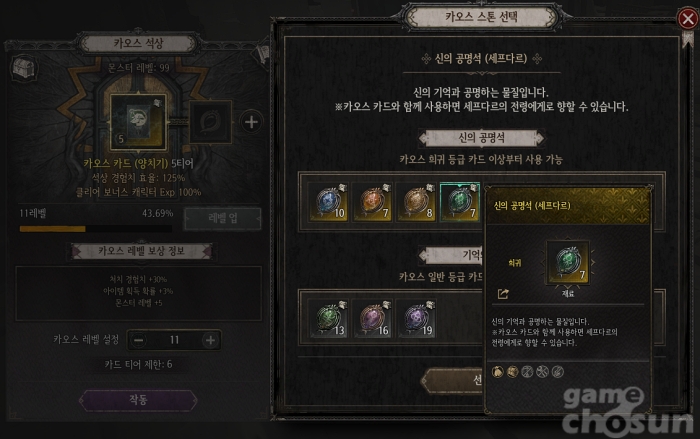The image size is (700, 439).
Task: Select the pink memory stone with 16
Action: pyautogui.click(x=374, y=316)
